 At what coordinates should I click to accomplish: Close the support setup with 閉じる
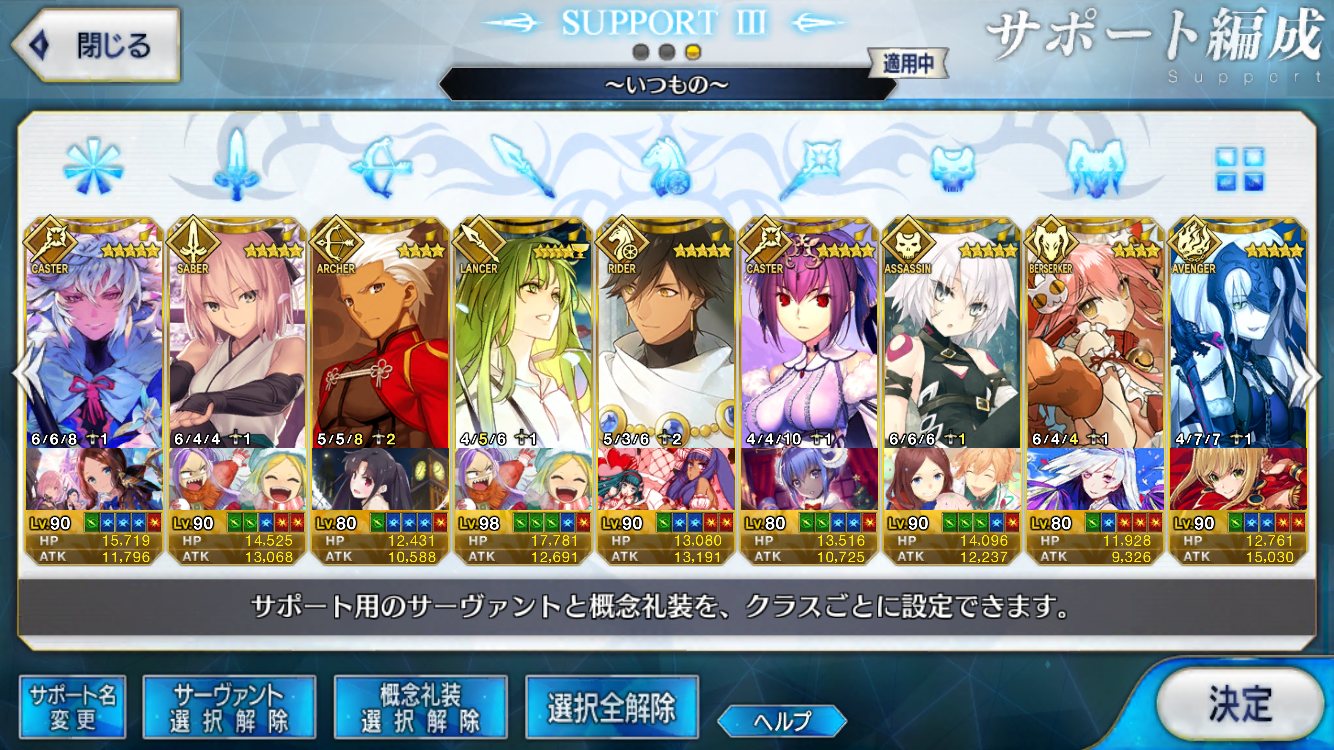[95, 45]
